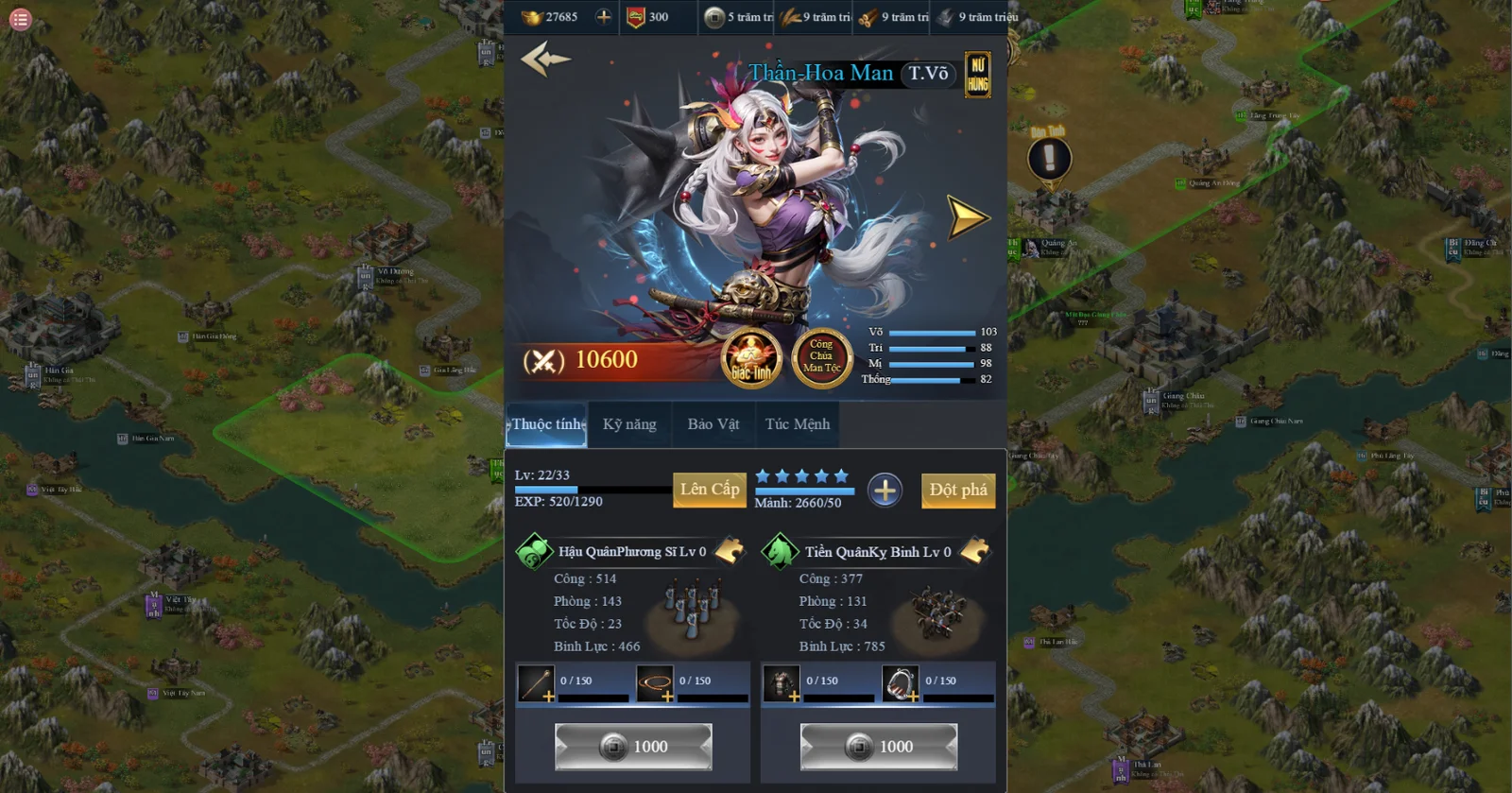1512x793 pixels.
Task: Add gold with the plus button
Action: pyautogui.click(x=604, y=17)
